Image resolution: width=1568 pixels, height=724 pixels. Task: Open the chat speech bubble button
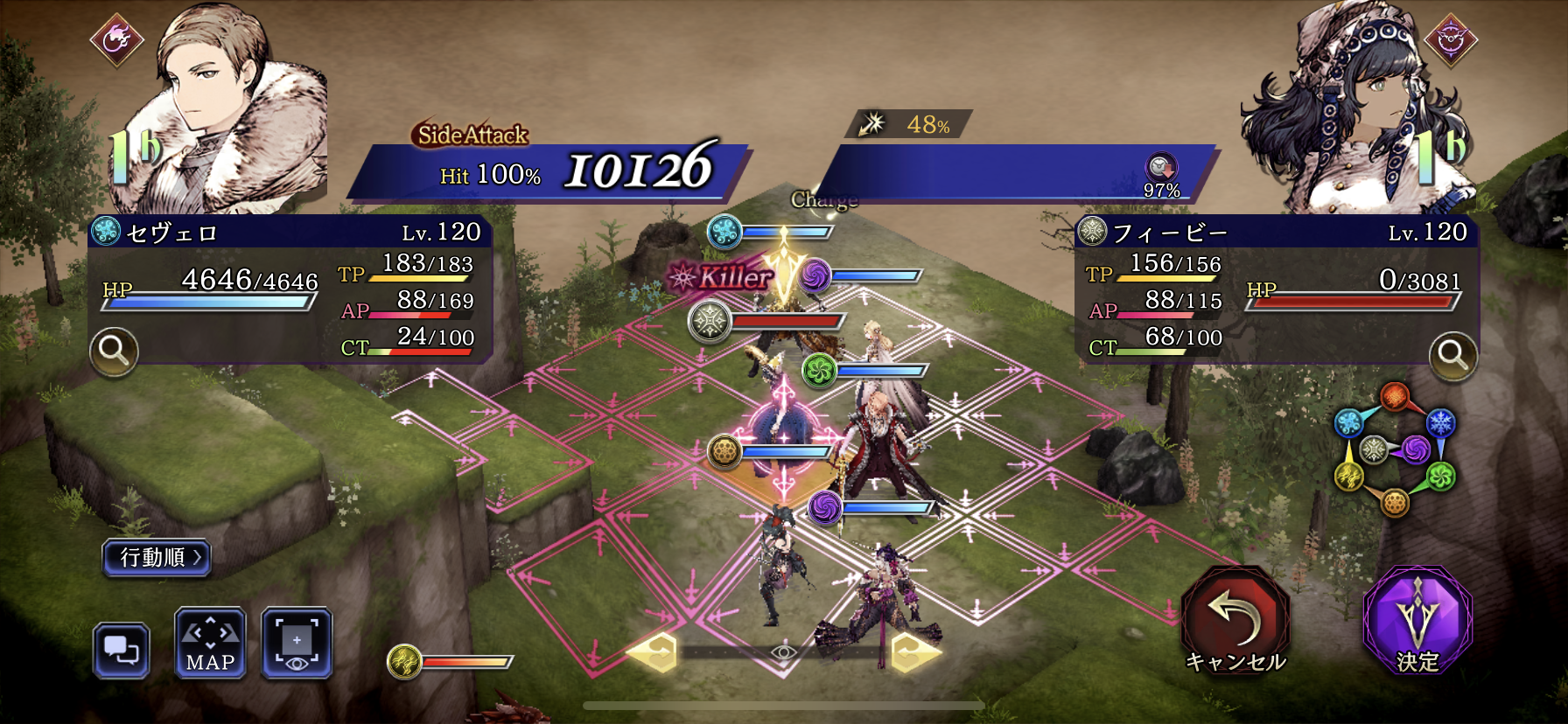(x=122, y=650)
